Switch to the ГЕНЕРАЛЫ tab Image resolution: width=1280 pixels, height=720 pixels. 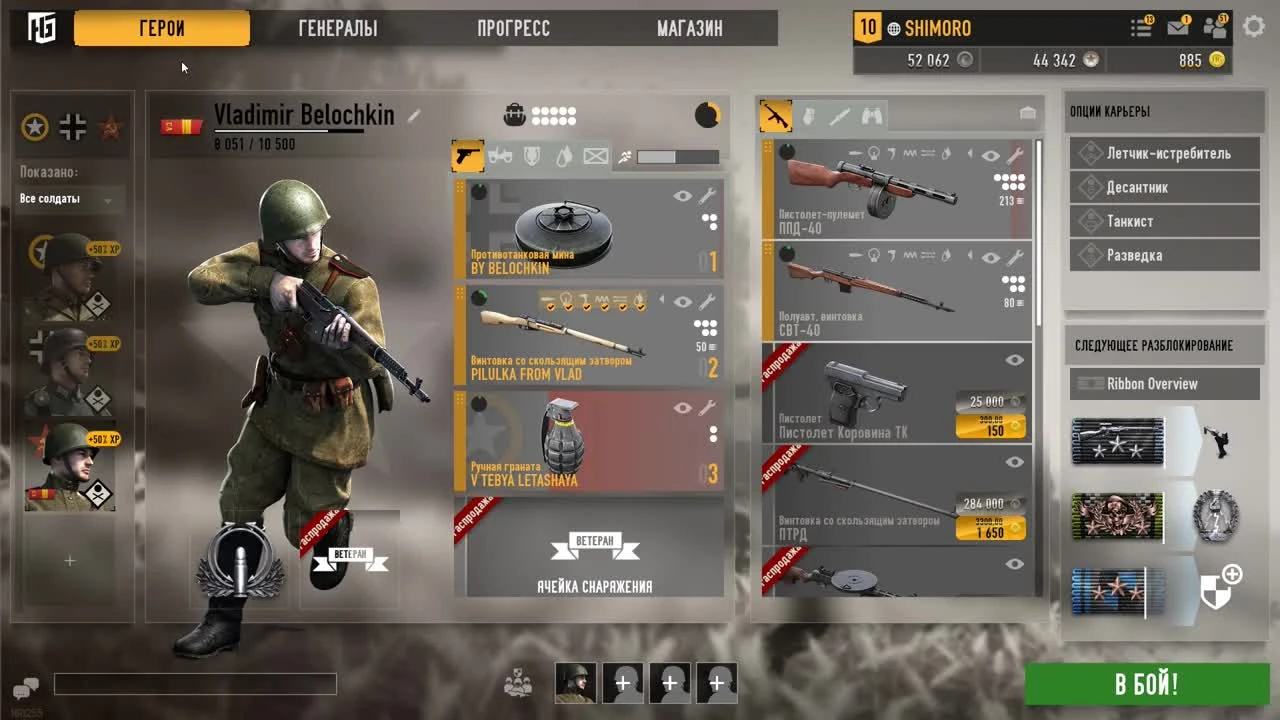(x=335, y=28)
